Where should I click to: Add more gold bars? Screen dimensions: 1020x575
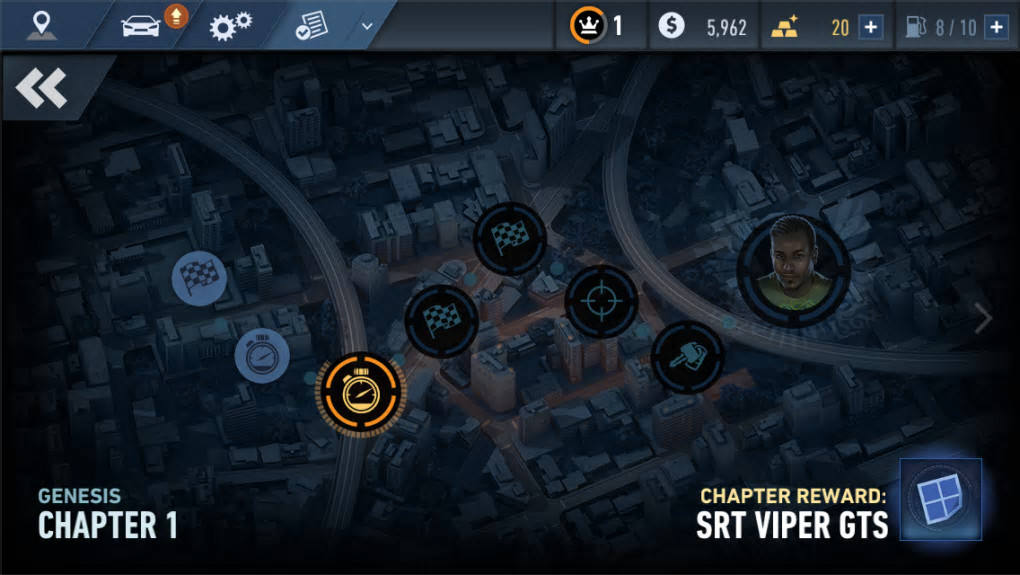[871, 27]
